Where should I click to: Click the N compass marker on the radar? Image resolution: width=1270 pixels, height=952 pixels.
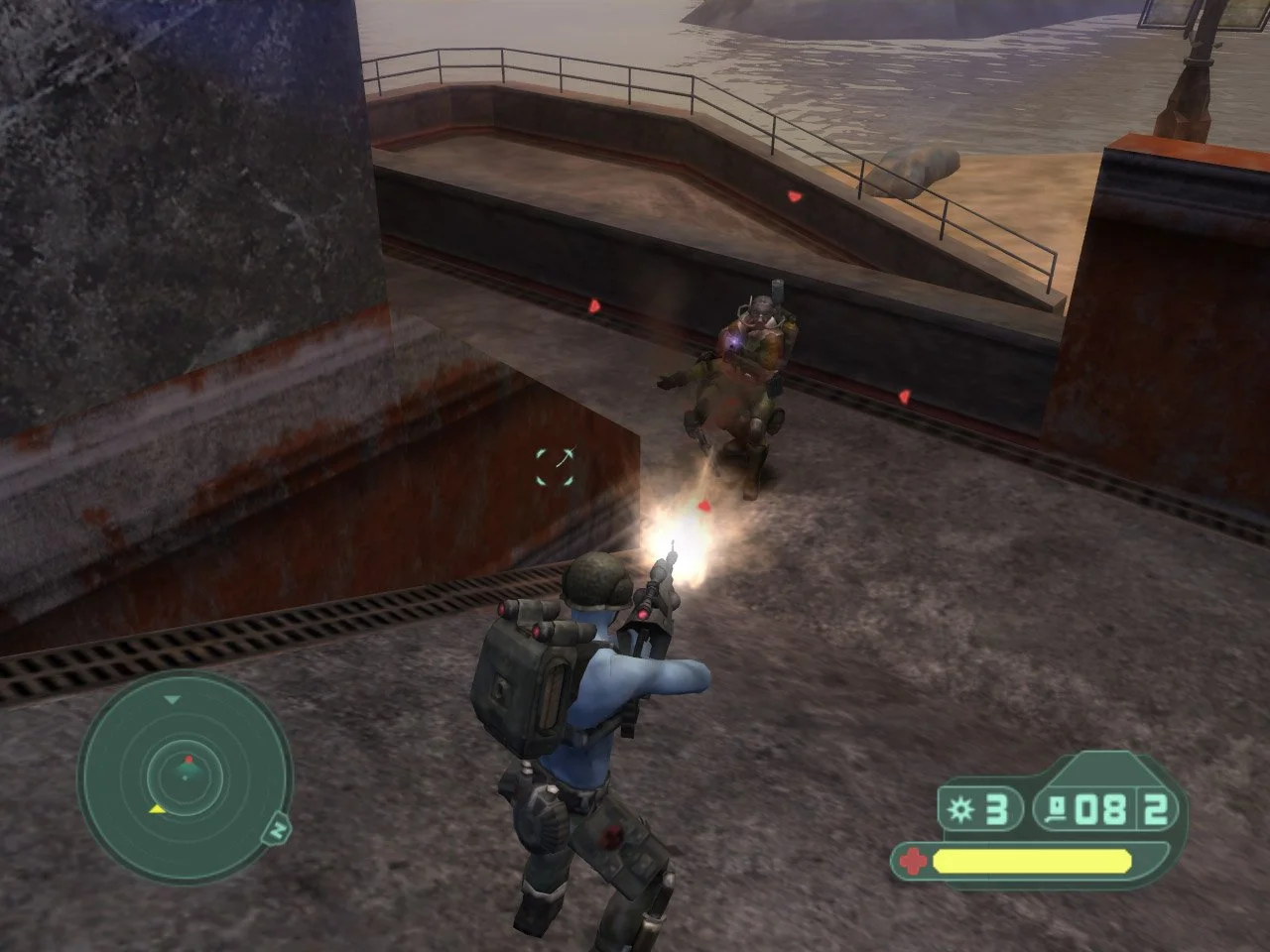(277, 831)
